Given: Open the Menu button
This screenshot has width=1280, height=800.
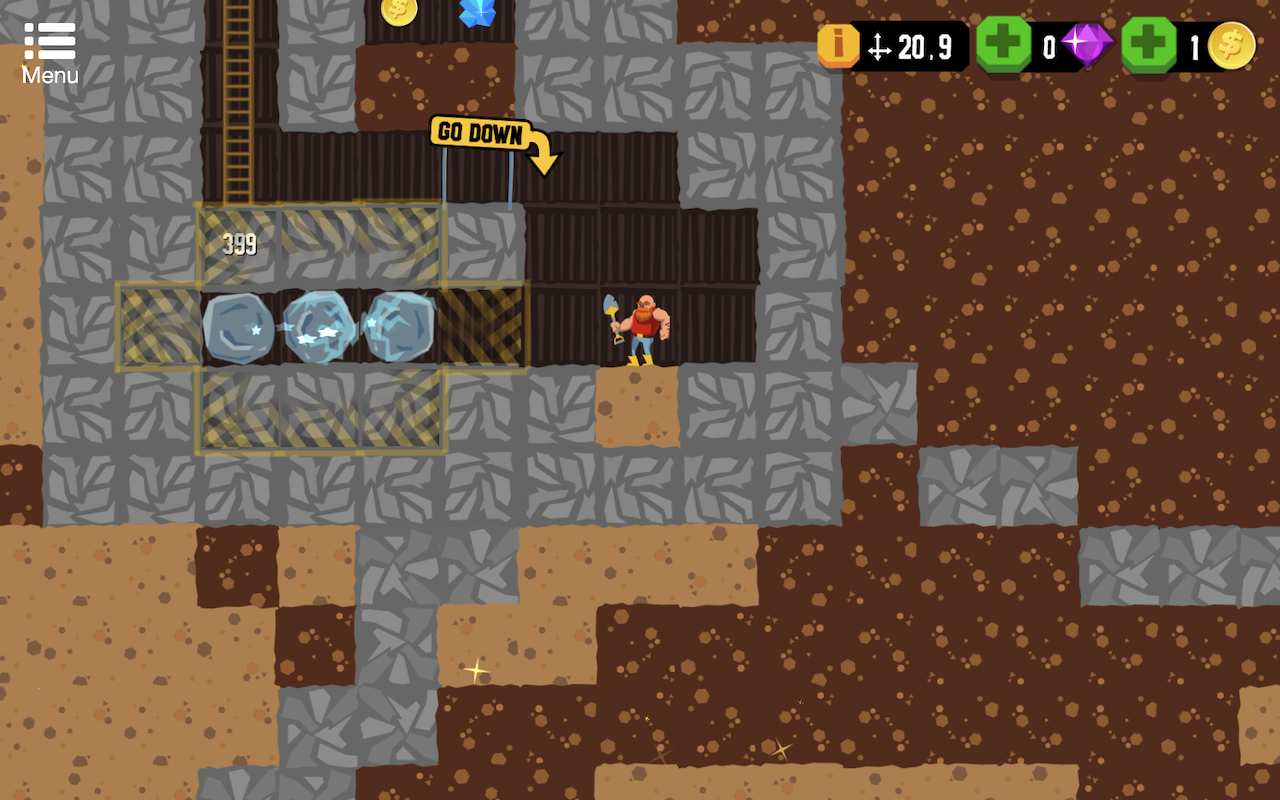Looking at the screenshot, I should (x=50, y=53).
